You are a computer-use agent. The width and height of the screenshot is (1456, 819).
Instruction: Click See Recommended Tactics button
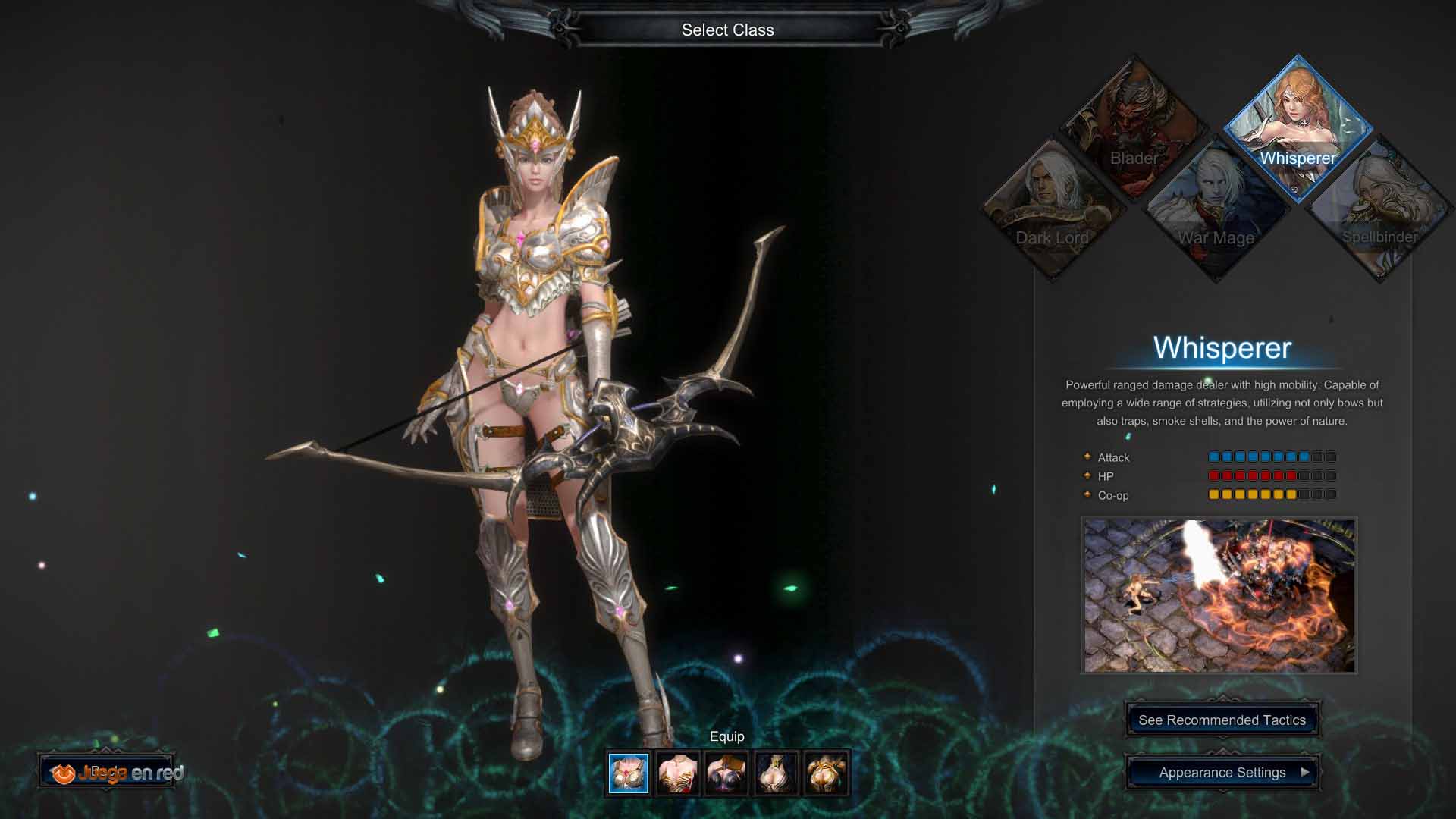[1222, 720]
